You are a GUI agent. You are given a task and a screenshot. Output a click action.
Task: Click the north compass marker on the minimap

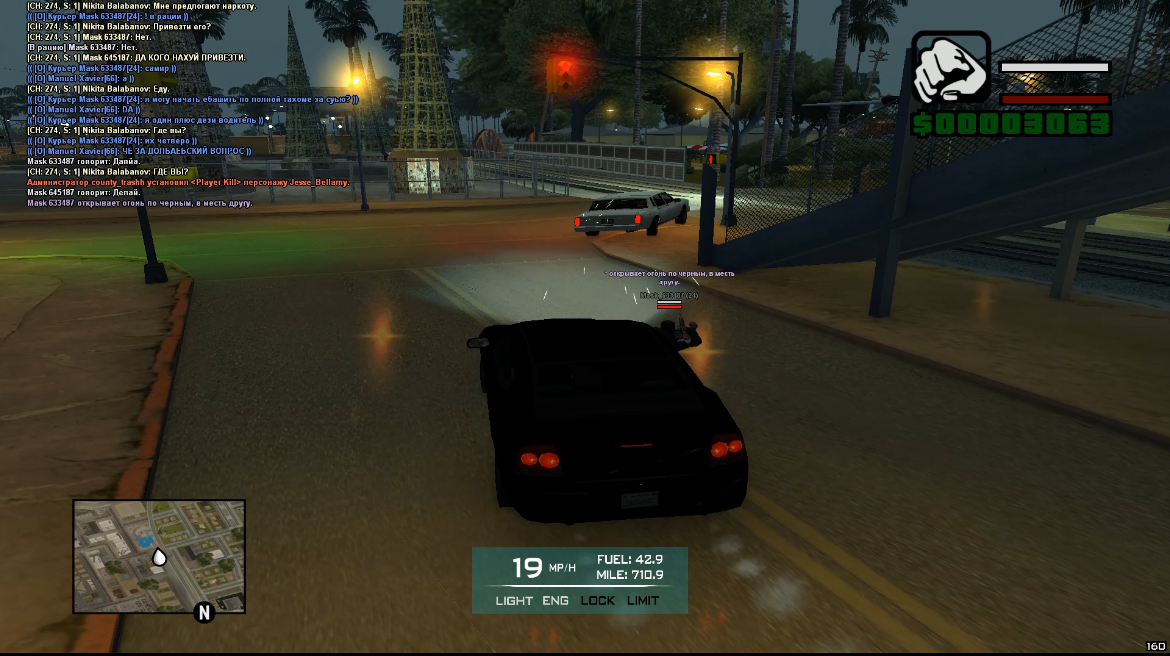tap(204, 612)
